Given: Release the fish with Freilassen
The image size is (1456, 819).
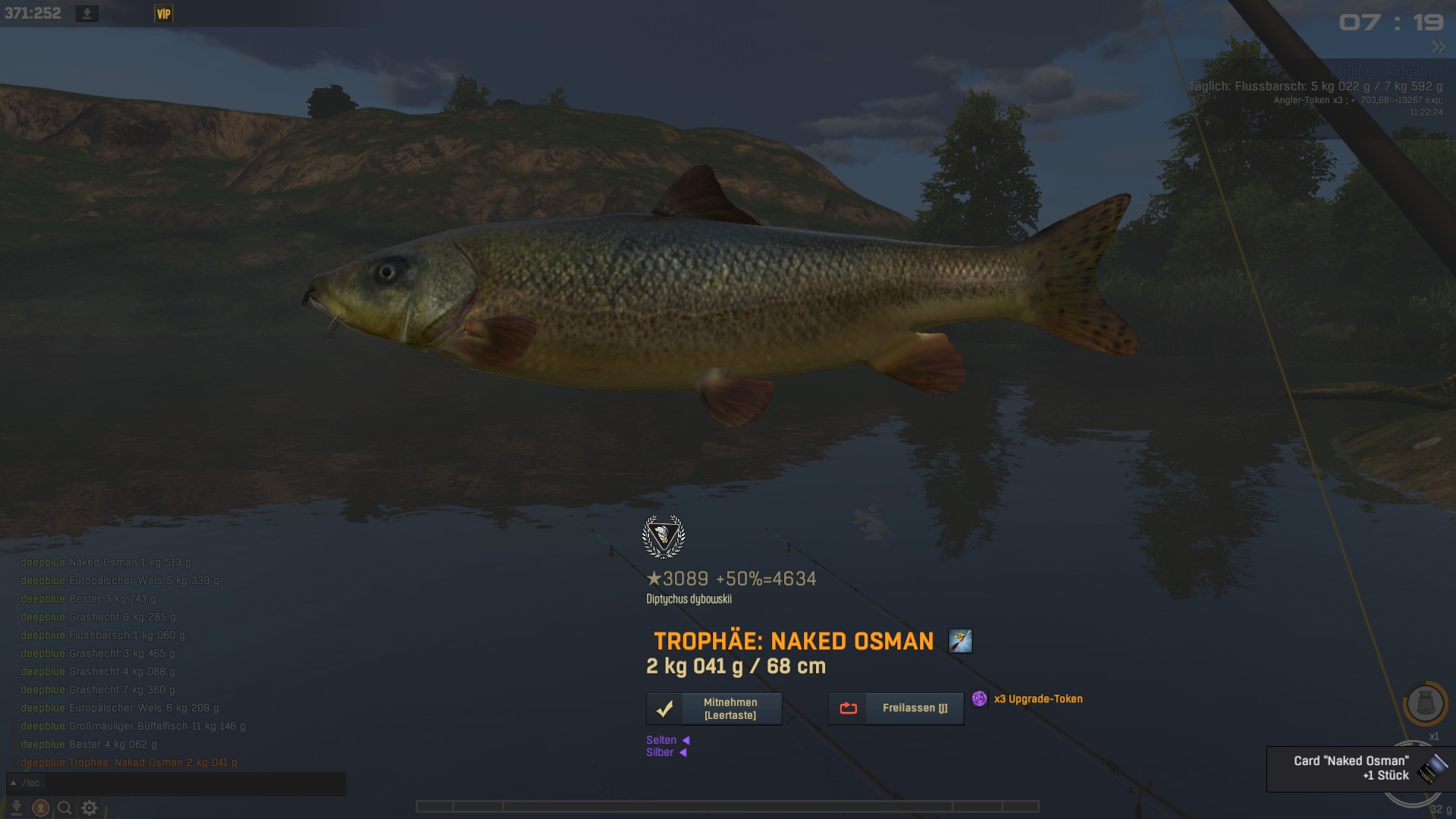Looking at the screenshot, I should point(896,709).
